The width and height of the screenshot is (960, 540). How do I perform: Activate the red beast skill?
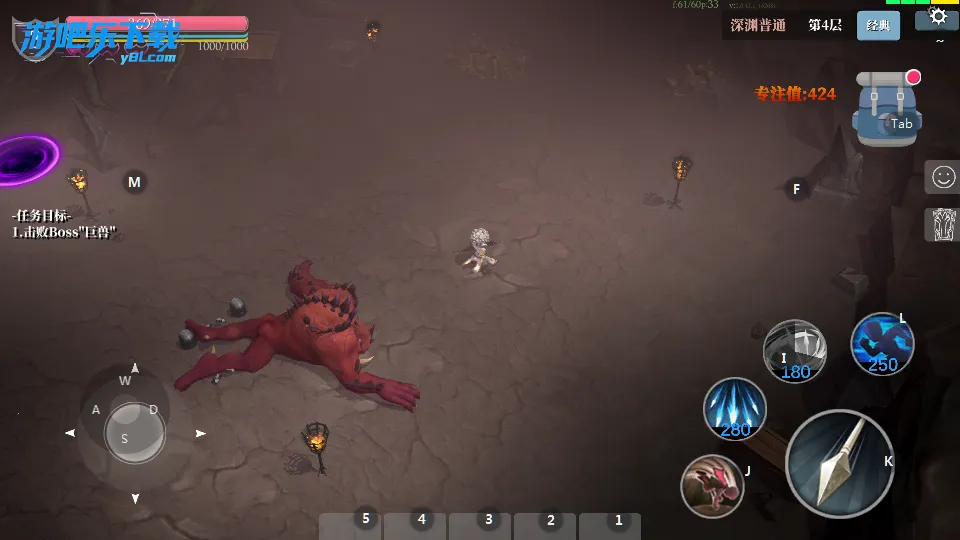click(x=712, y=485)
